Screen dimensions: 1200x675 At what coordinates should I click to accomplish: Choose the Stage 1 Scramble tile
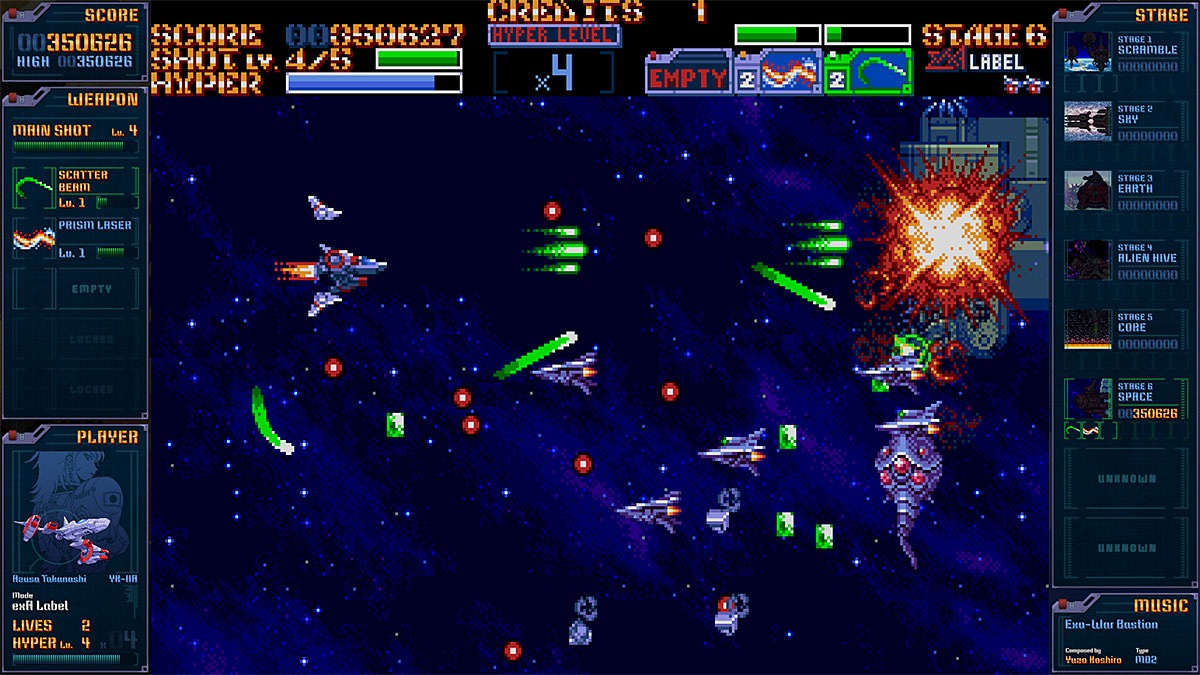1123,52
